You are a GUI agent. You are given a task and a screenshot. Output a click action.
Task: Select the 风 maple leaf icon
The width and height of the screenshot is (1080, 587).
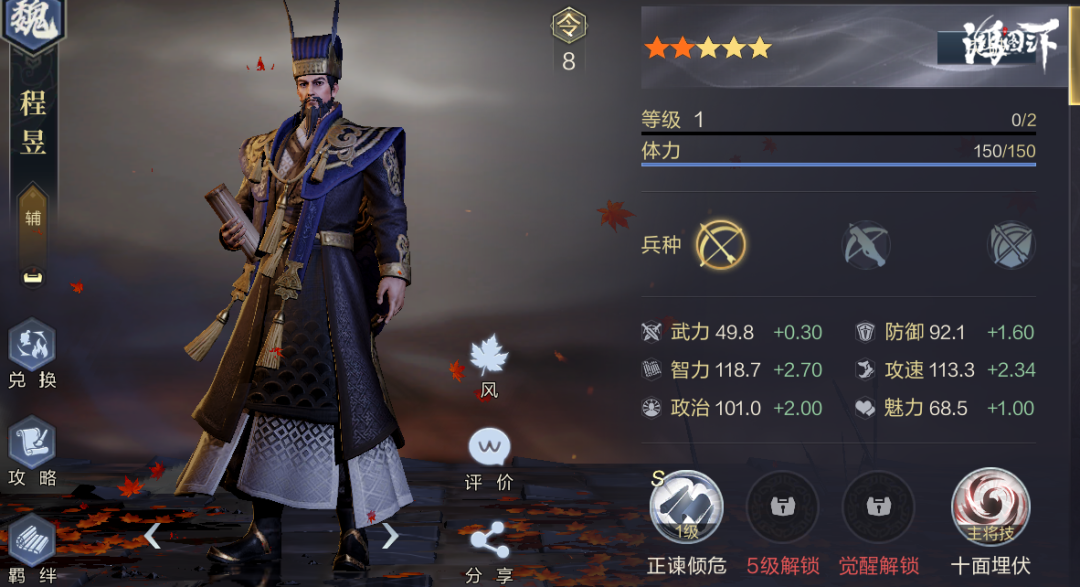click(x=489, y=357)
